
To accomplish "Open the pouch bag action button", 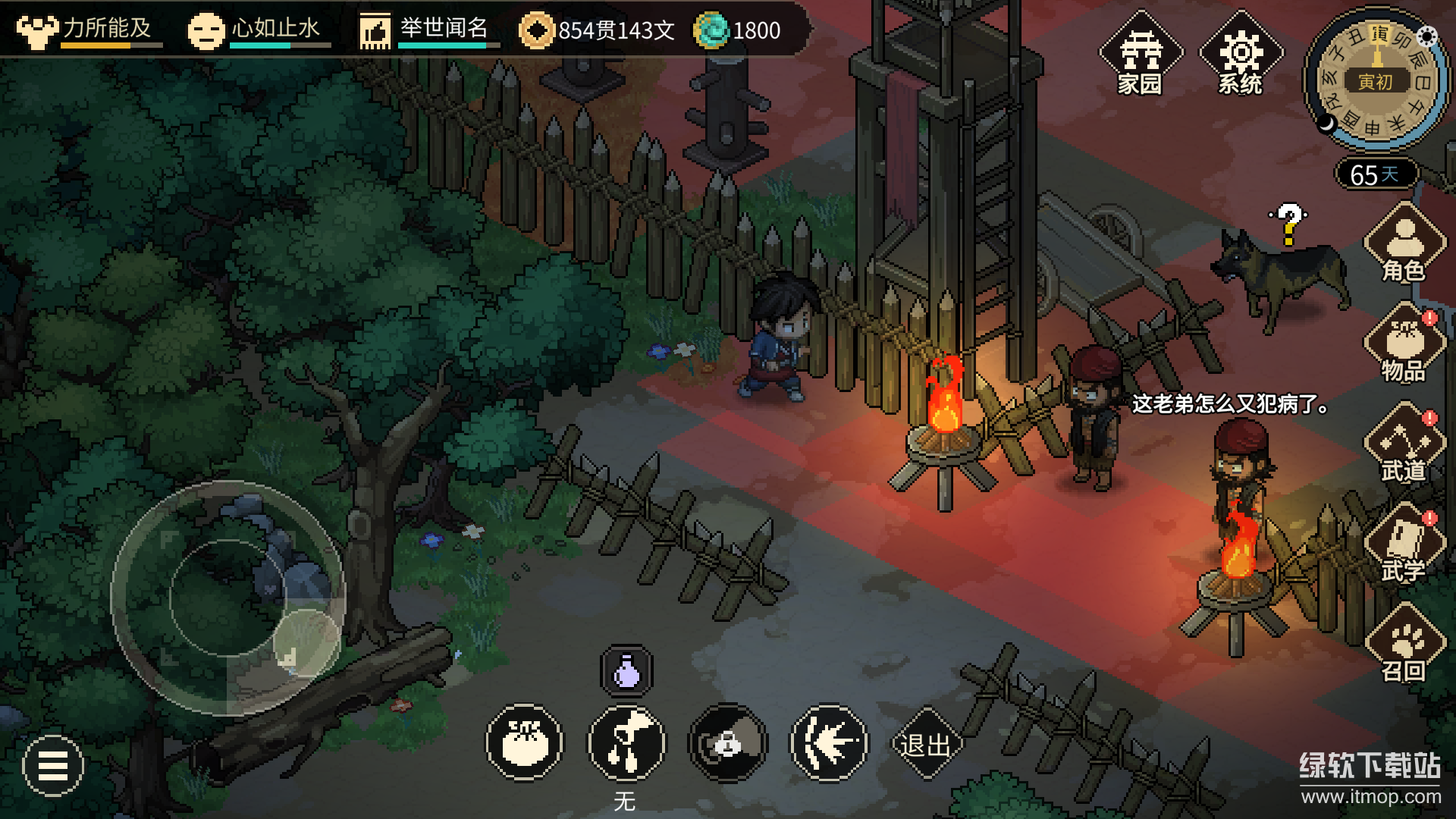I will [525, 743].
